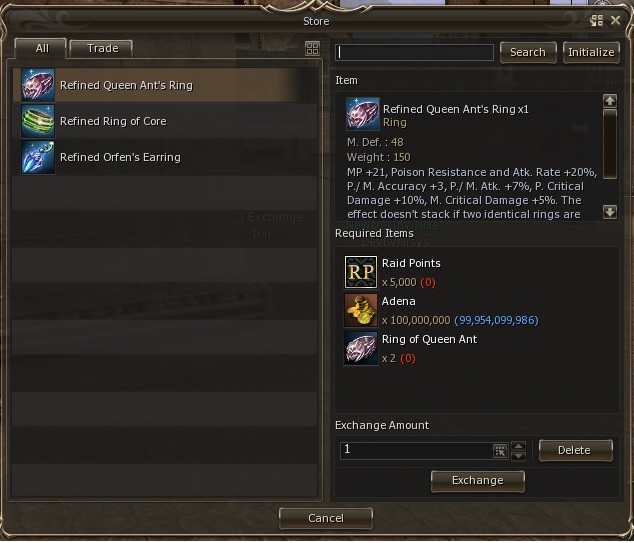
Task: Hit the Search button
Action: tap(528, 52)
